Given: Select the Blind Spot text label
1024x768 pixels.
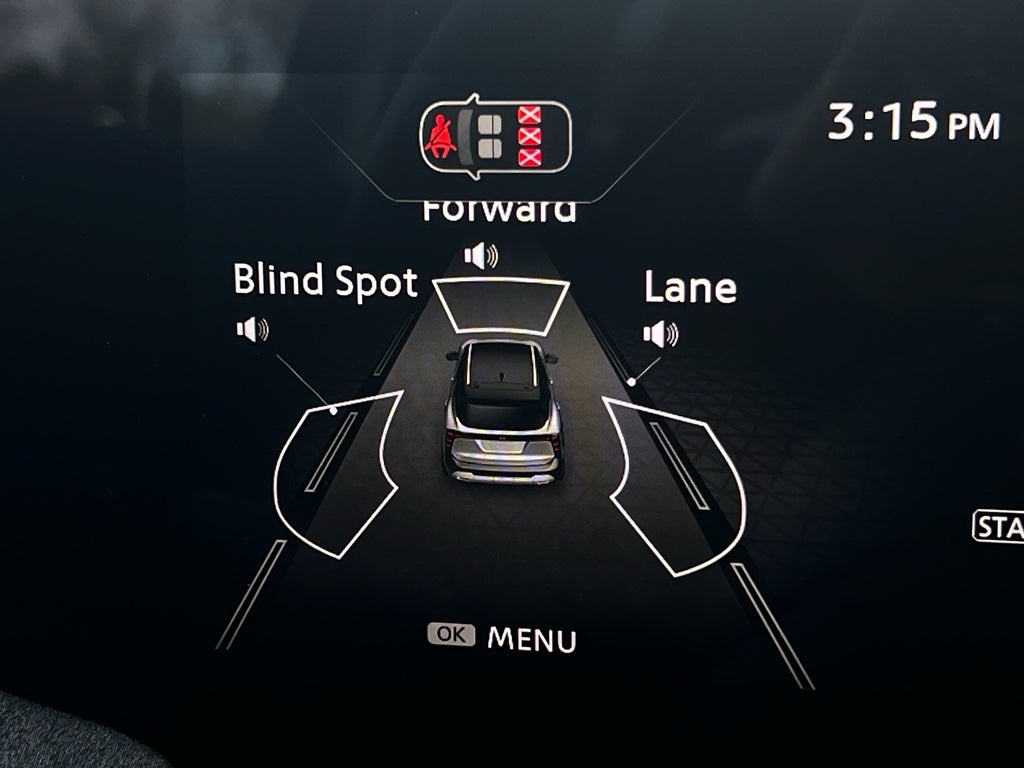Looking at the screenshot, I should click(x=325, y=282).
